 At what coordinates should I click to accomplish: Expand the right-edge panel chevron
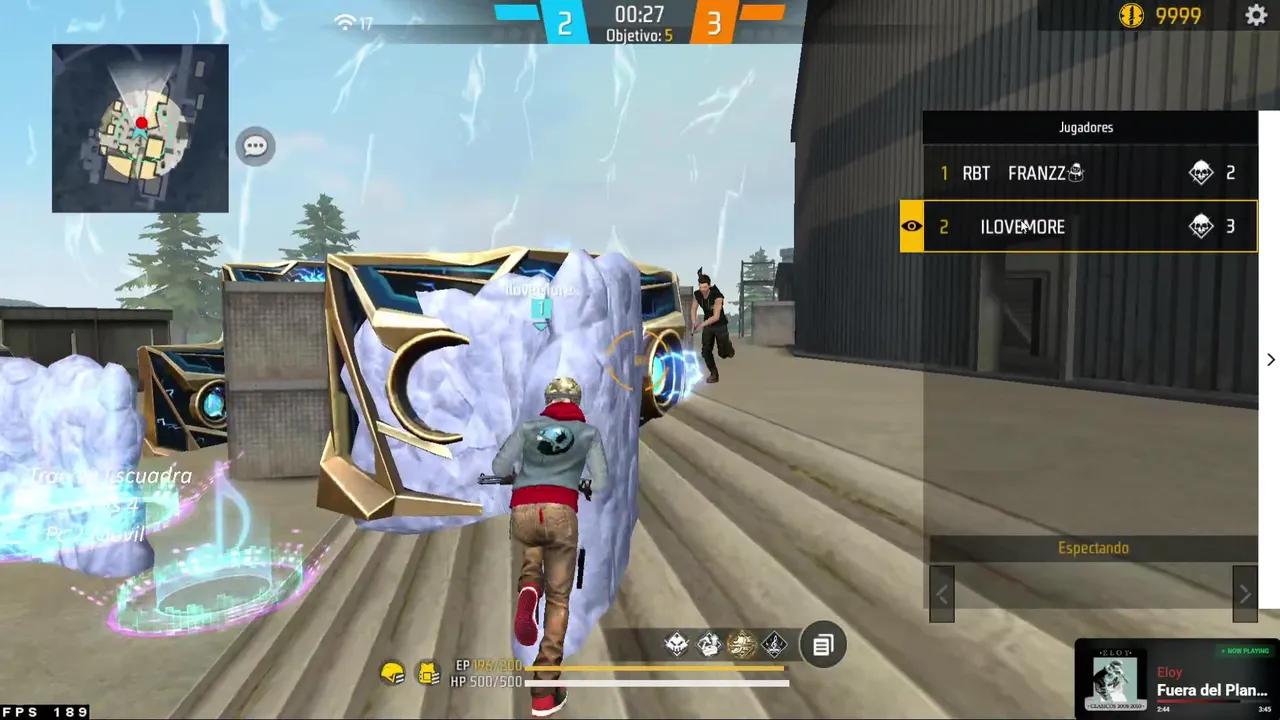(x=1270, y=359)
